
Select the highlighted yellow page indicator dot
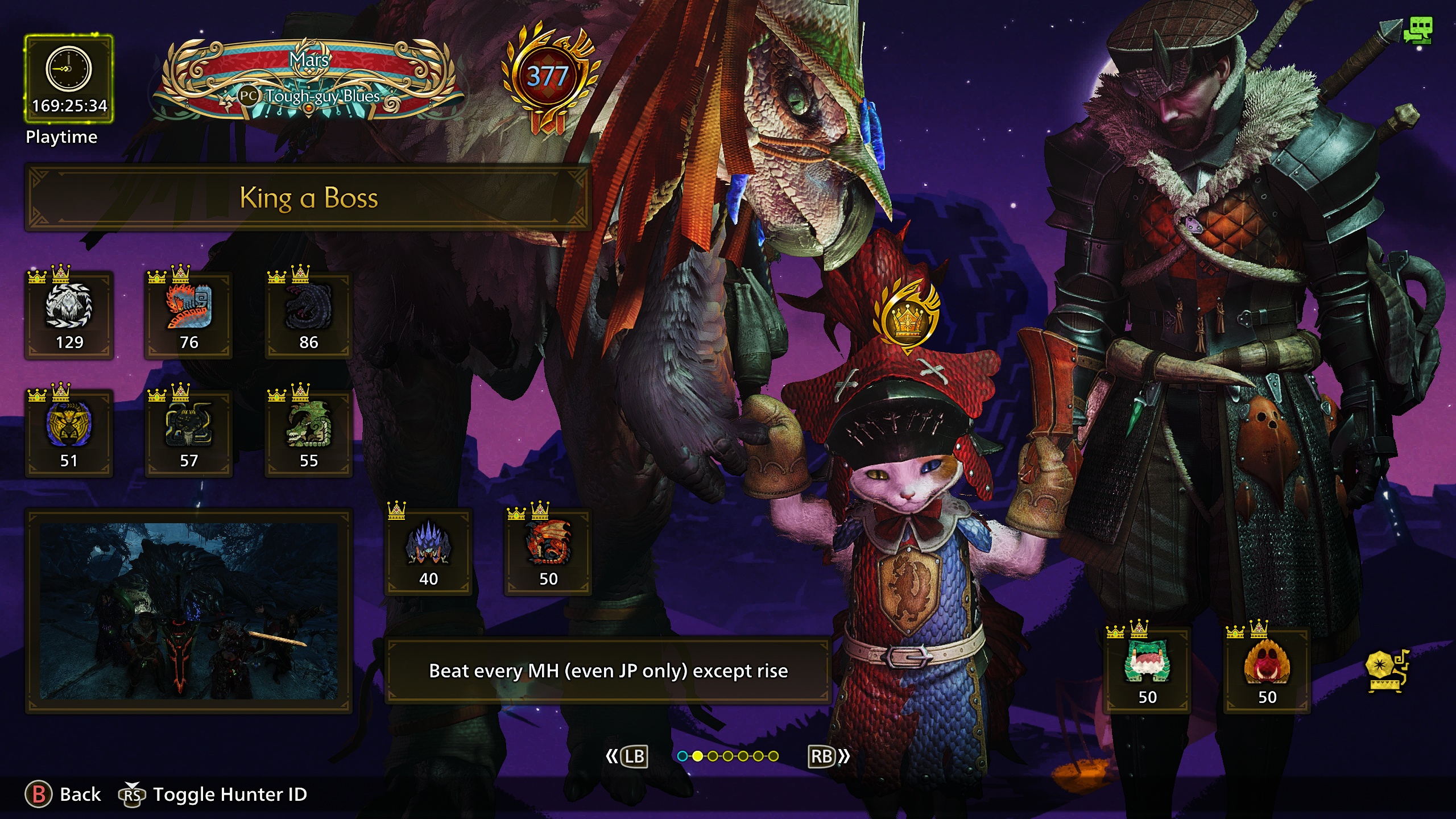[x=698, y=756]
